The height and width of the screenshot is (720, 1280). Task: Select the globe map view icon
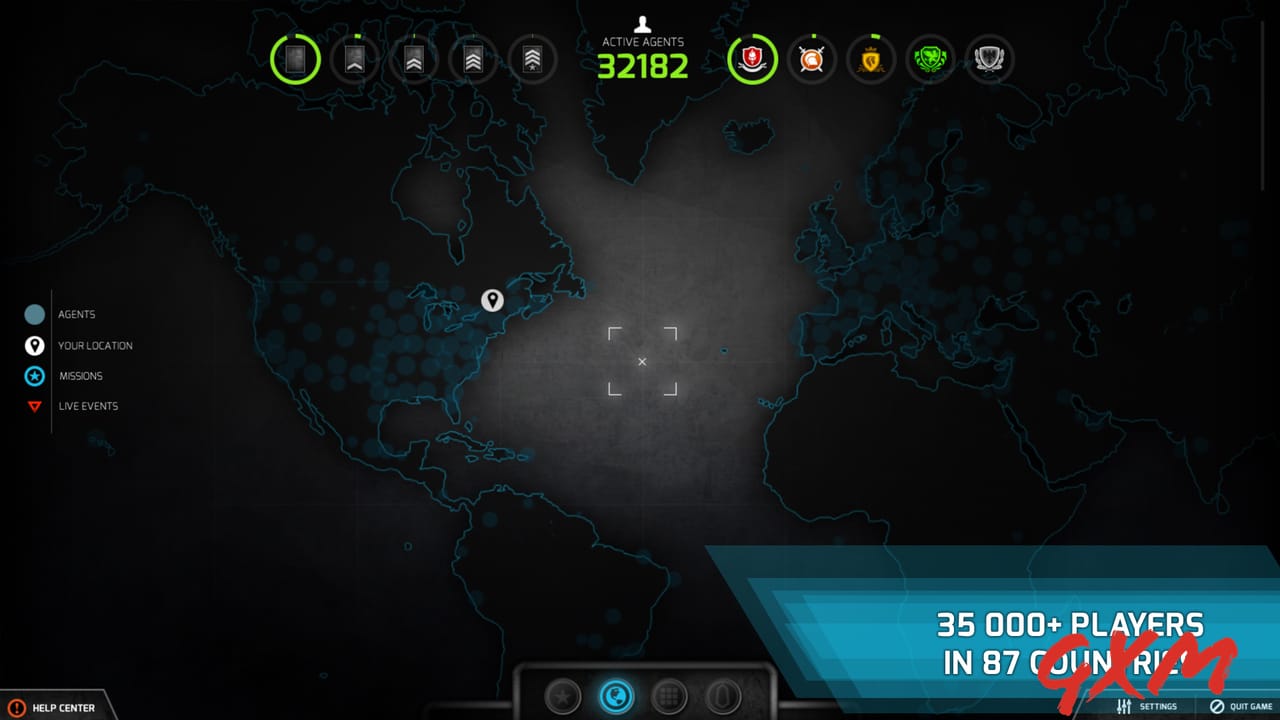[616, 697]
